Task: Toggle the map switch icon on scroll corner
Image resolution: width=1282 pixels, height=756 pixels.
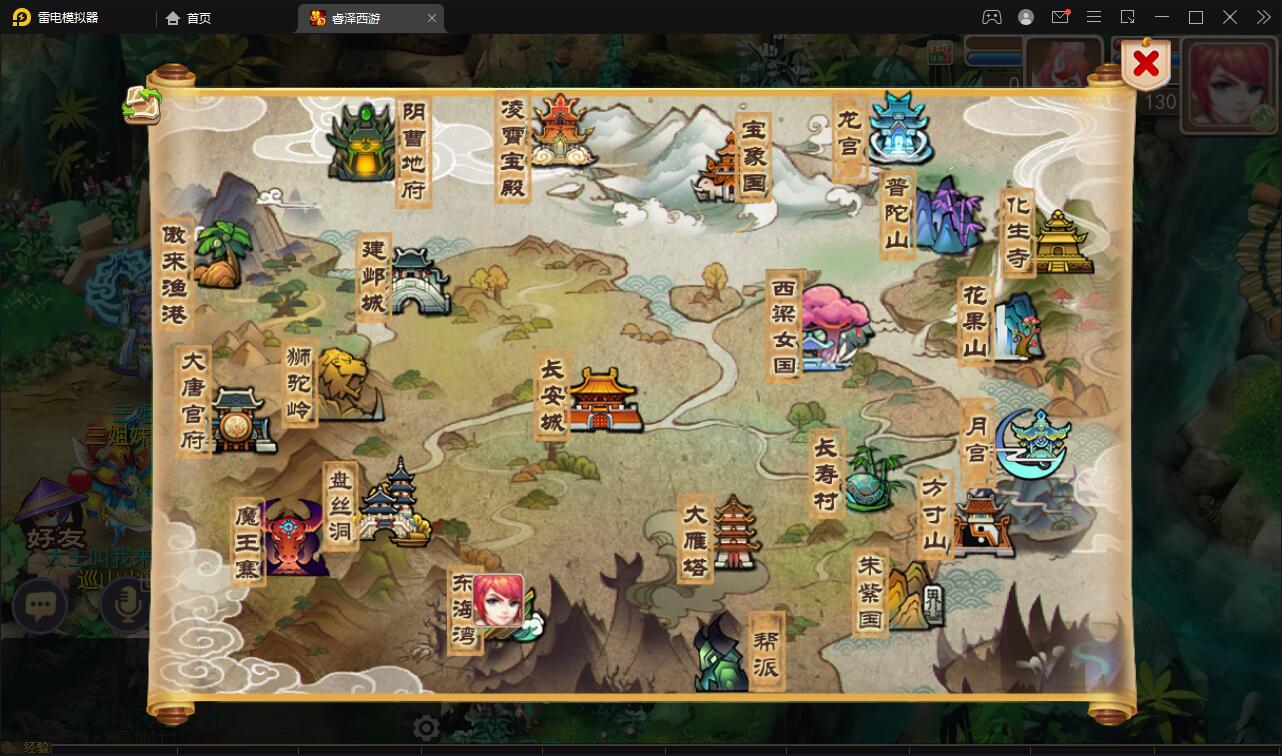Action: point(142,105)
